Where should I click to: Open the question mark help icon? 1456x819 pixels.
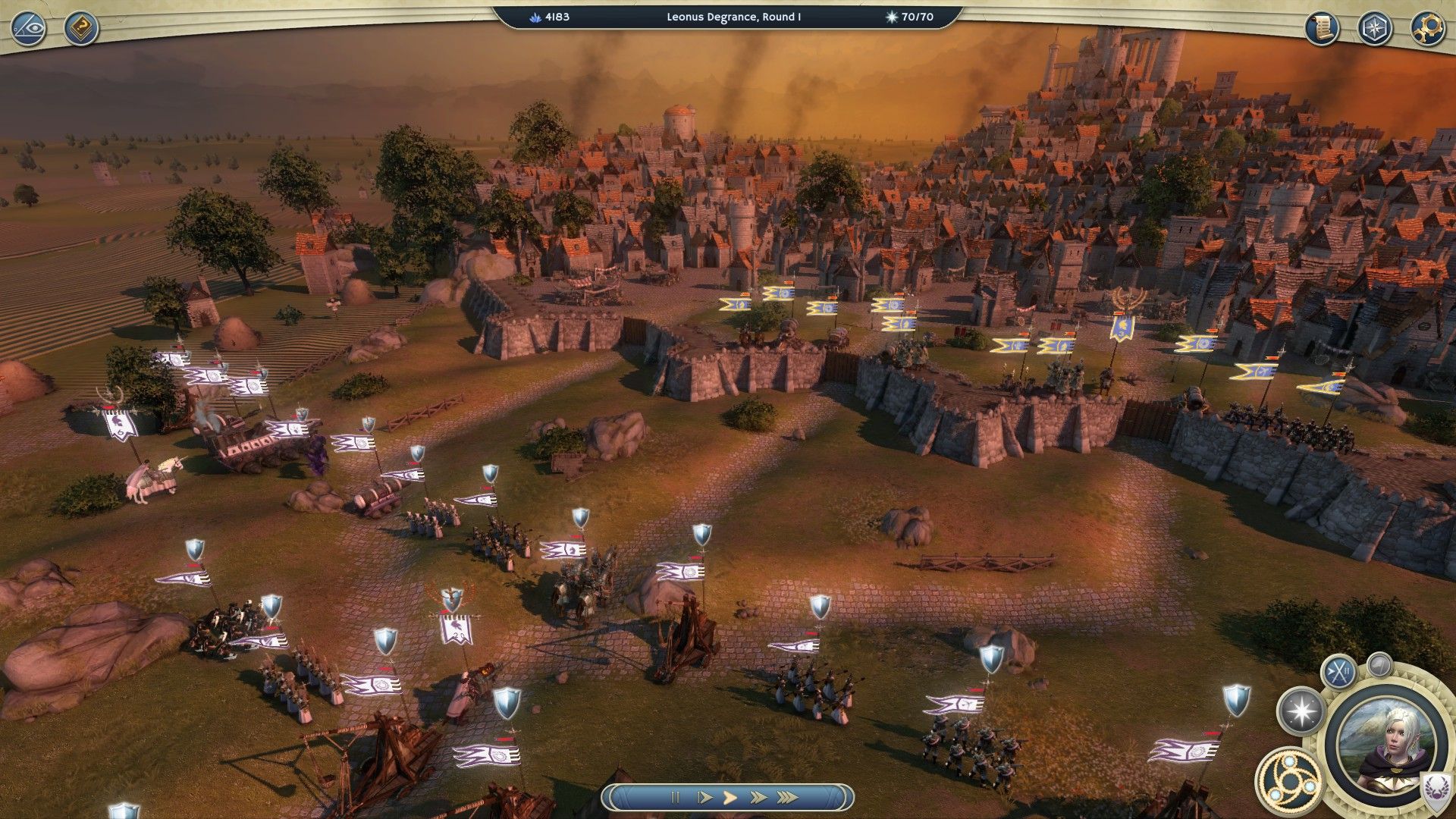80,28
